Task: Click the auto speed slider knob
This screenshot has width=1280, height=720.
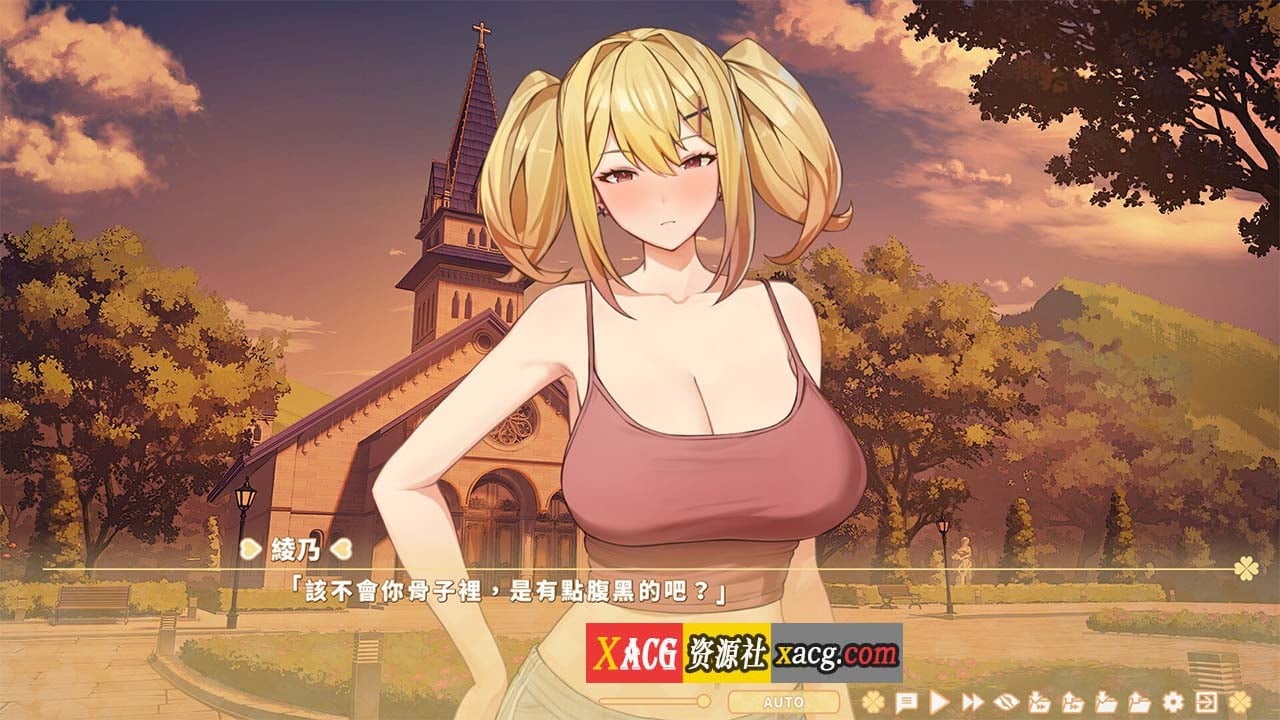Action: pos(703,701)
